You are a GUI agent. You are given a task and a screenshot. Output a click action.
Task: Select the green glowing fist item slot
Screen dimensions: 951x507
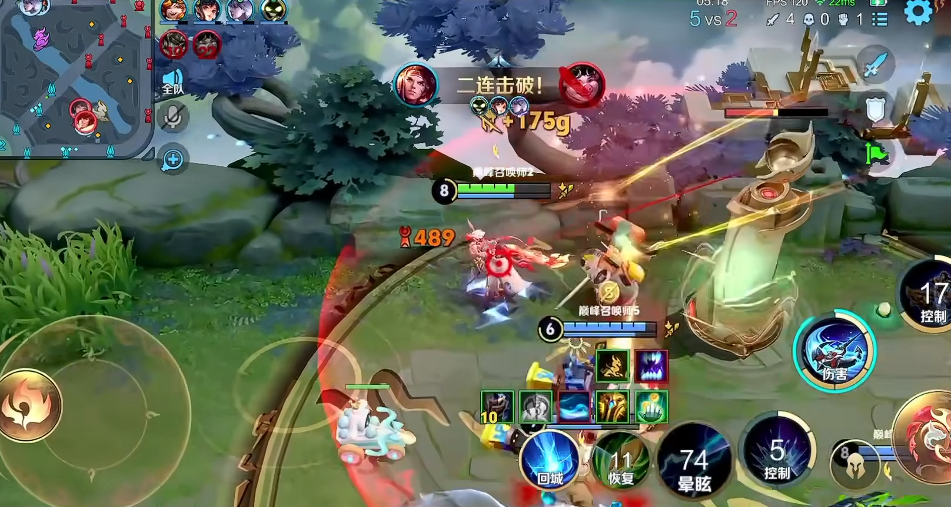click(x=651, y=406)
